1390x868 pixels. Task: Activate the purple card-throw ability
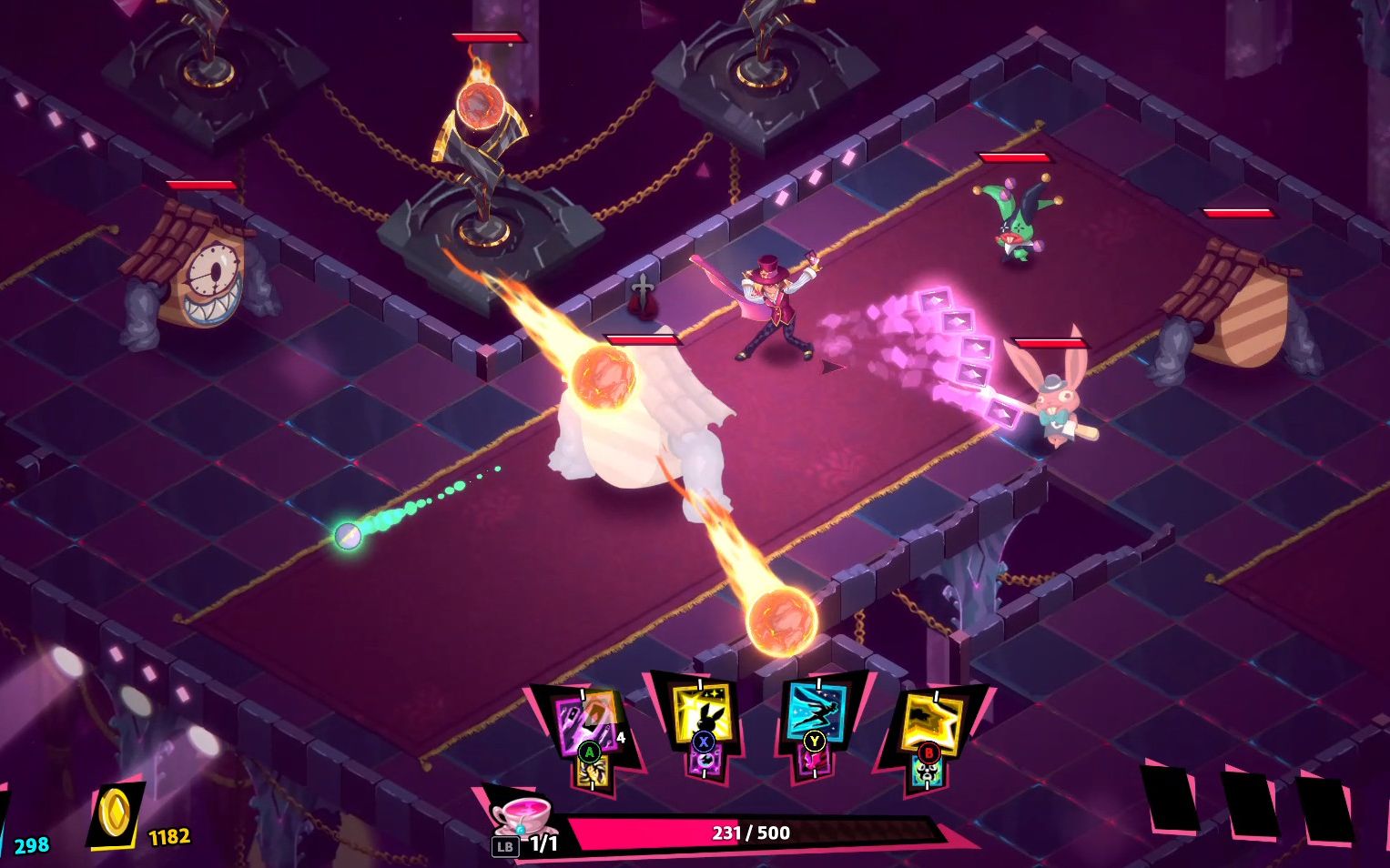pyautogui.click(x=586, y=721)
